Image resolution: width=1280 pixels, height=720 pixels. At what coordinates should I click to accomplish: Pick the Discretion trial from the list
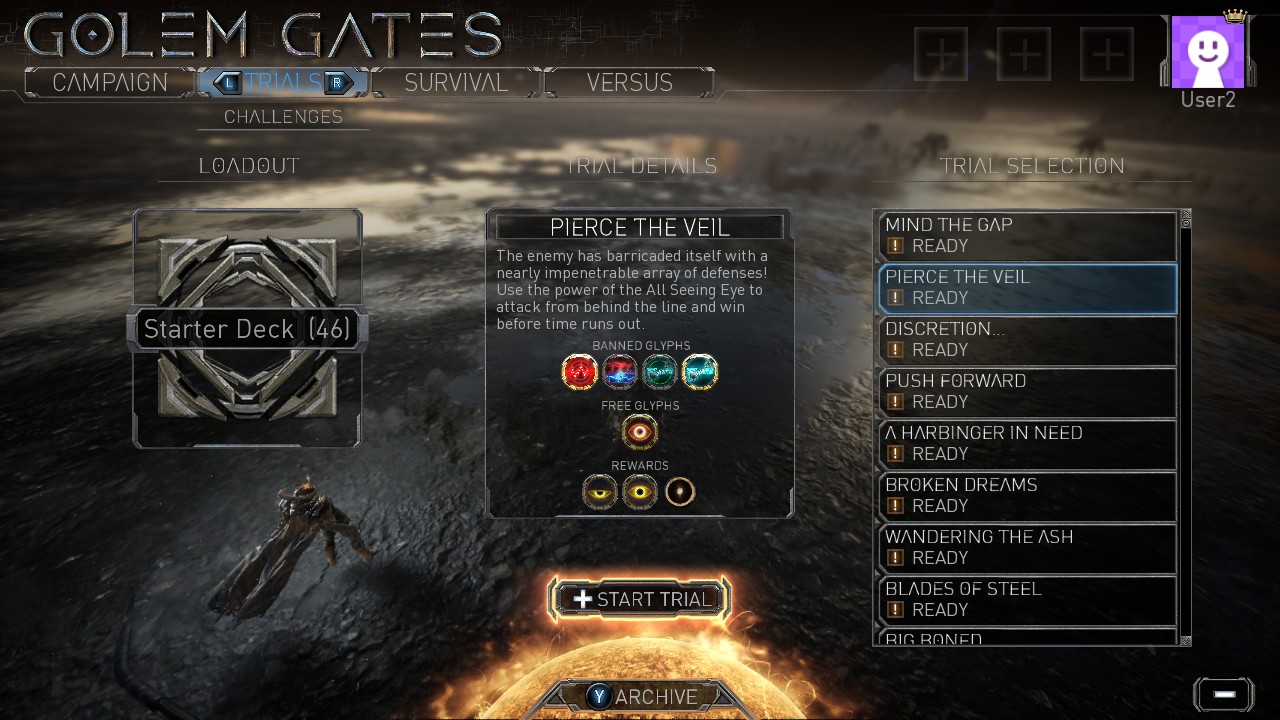tap(1027, 339)
